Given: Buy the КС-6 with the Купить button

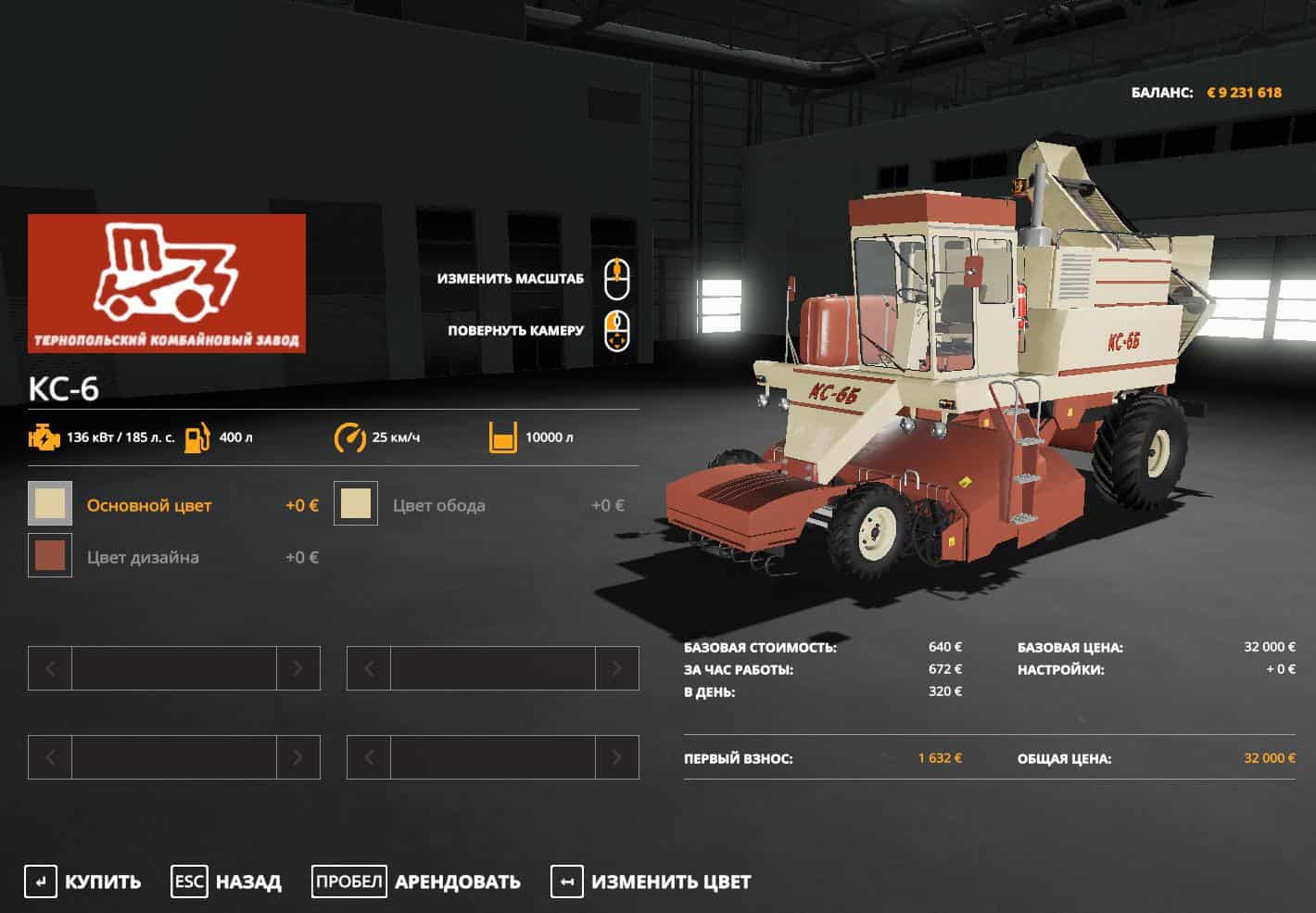Looking at the screenshot, I should pyautogui.click(x=83, y=881).
